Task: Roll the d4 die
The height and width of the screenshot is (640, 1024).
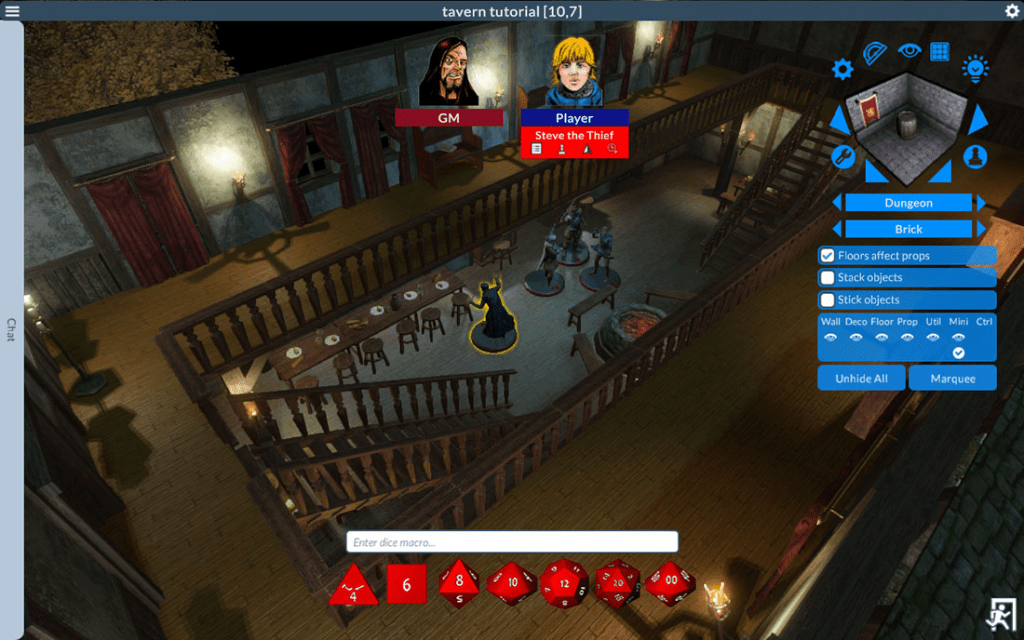Action: [x=353, y=584]
